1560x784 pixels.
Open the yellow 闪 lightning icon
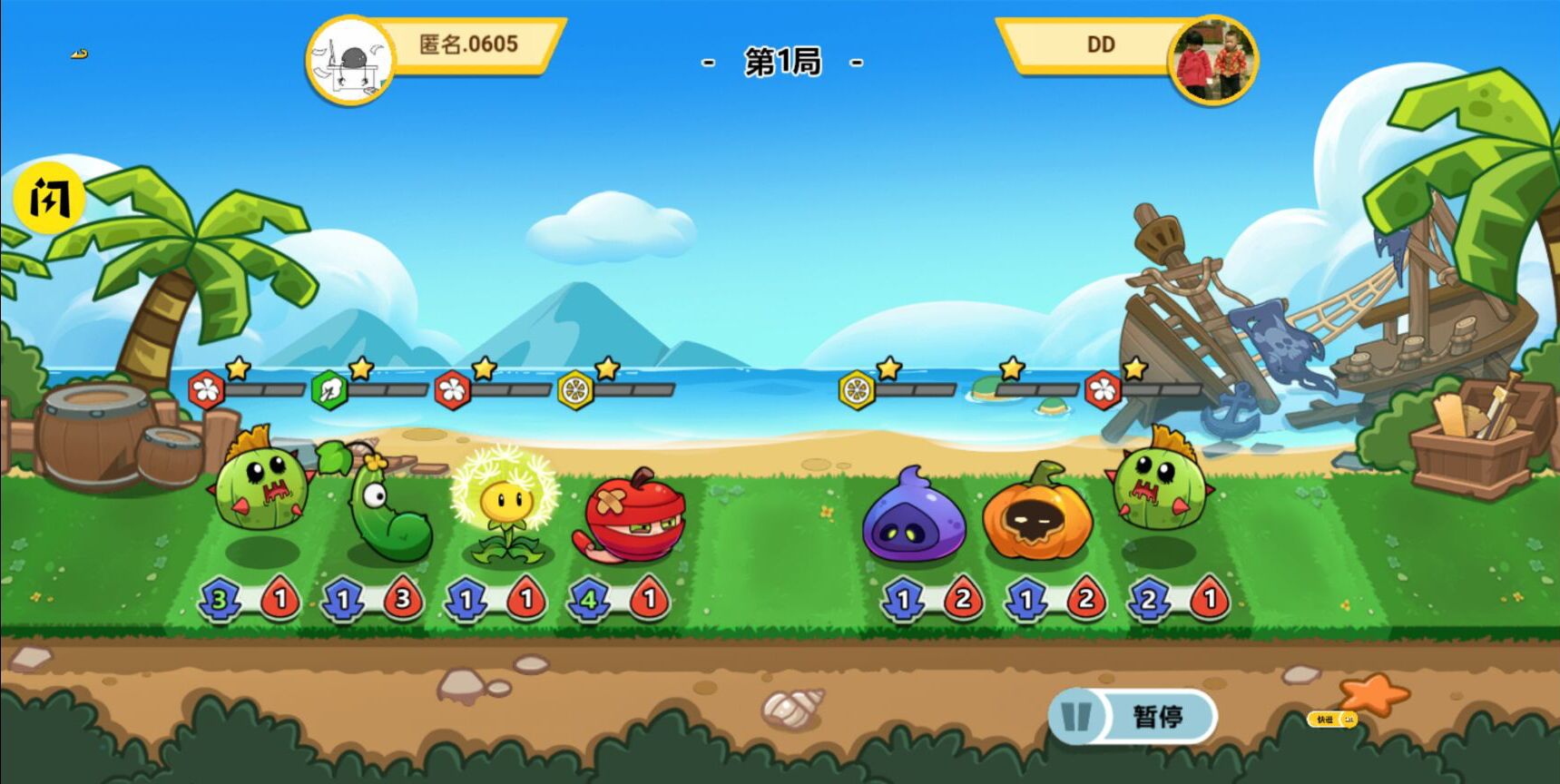click(x=49, y=198)
